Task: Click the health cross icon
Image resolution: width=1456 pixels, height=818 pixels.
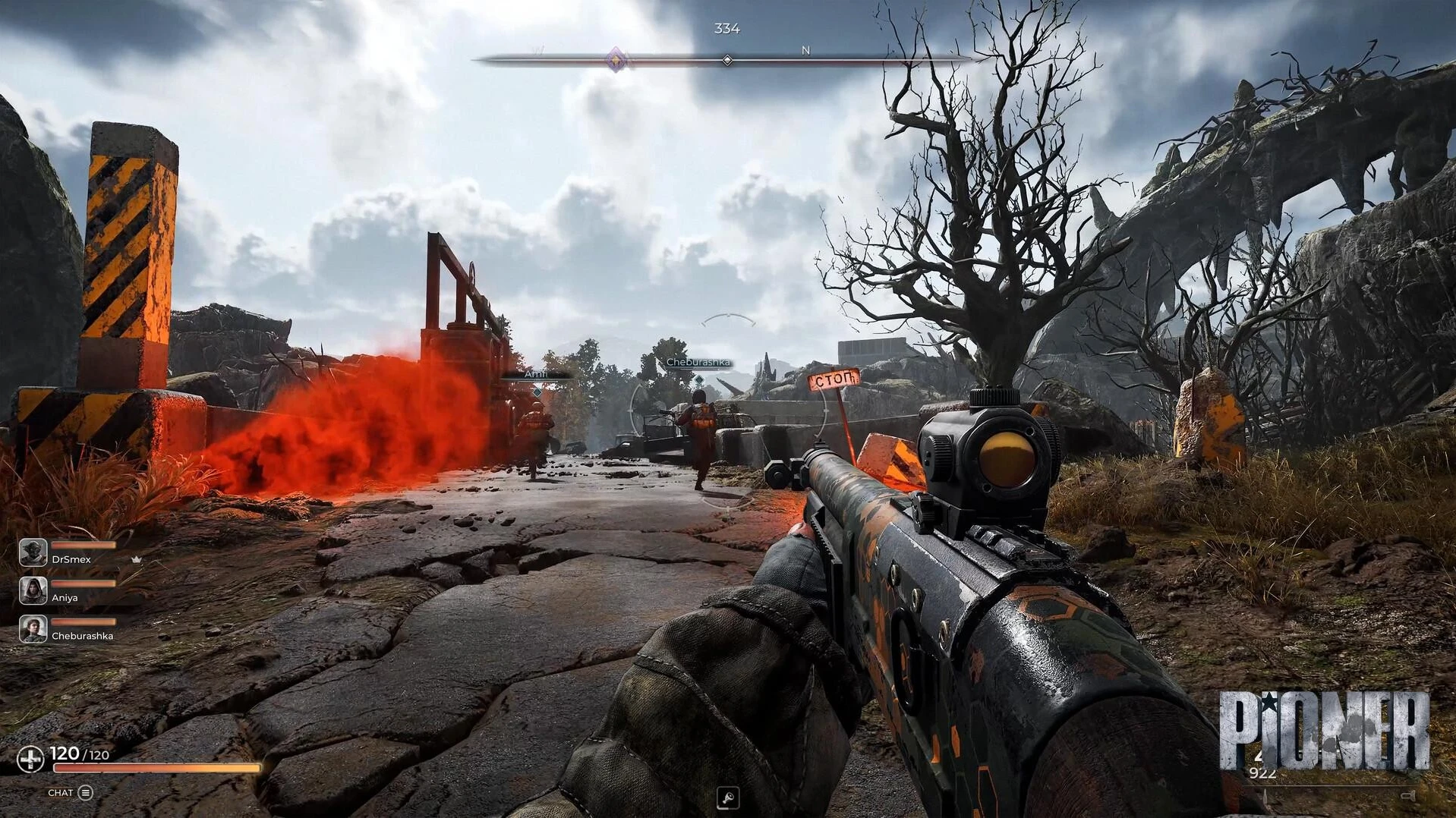Action: pyautogui.click(x=30, y=759)
